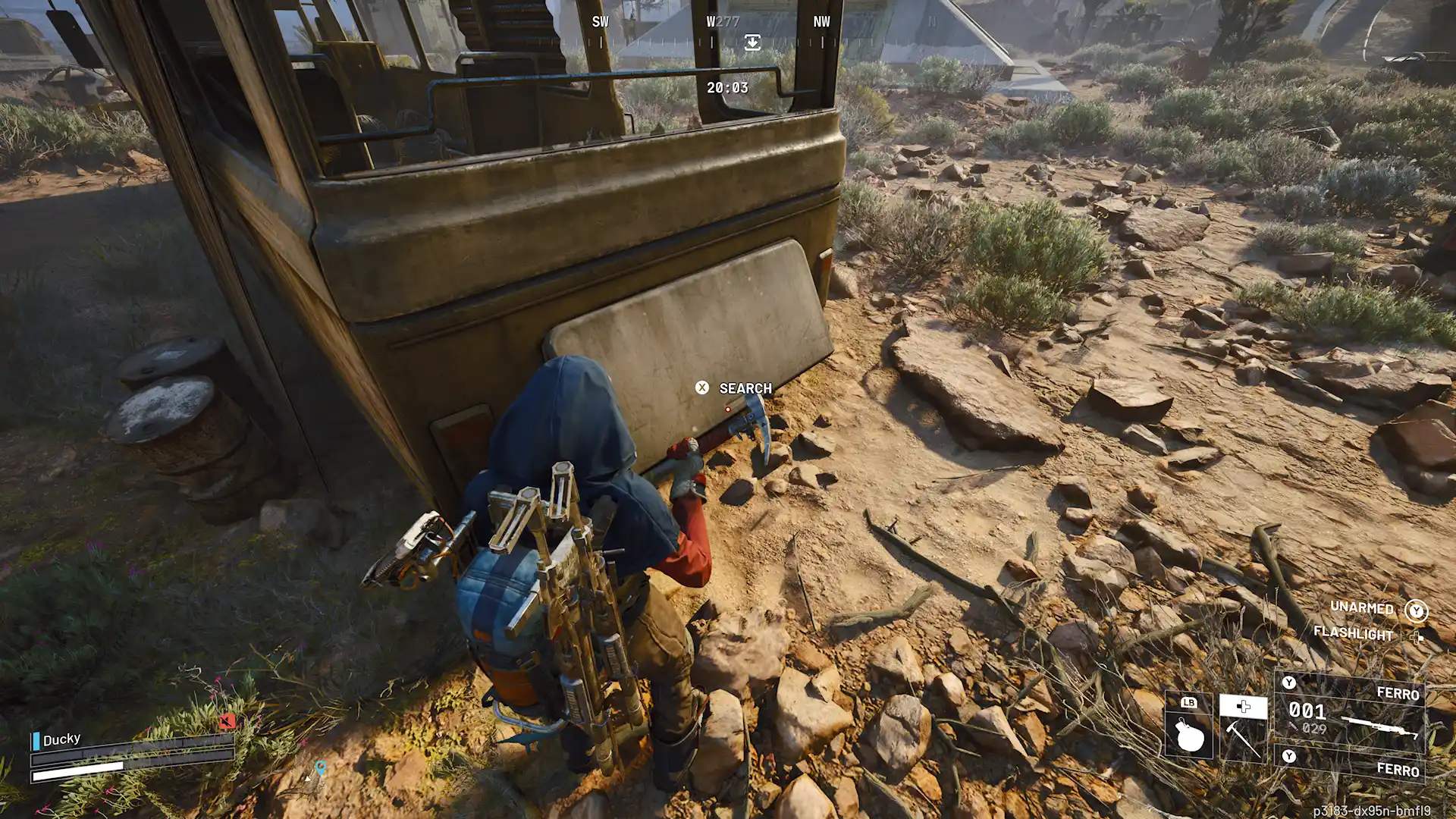The width and height of the screenshot is (1456, 819).
Task: Equip the Ferro rifle showing ammo 001
Action: 1351,712
